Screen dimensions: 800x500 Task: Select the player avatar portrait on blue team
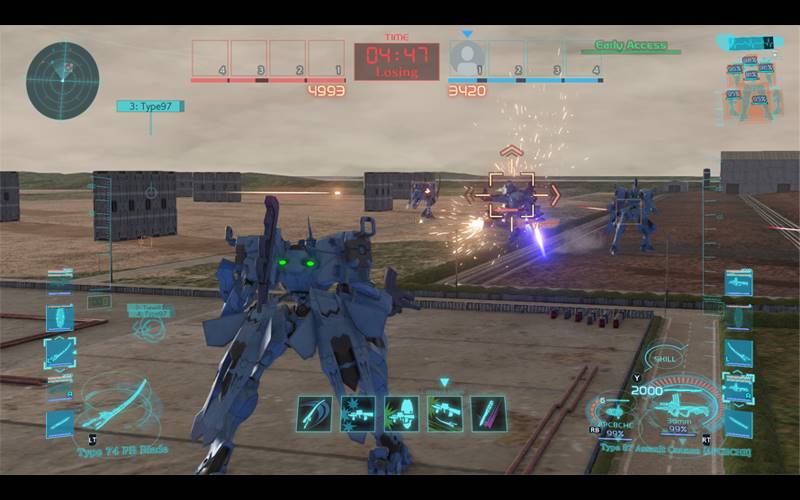tap(467, 56)
